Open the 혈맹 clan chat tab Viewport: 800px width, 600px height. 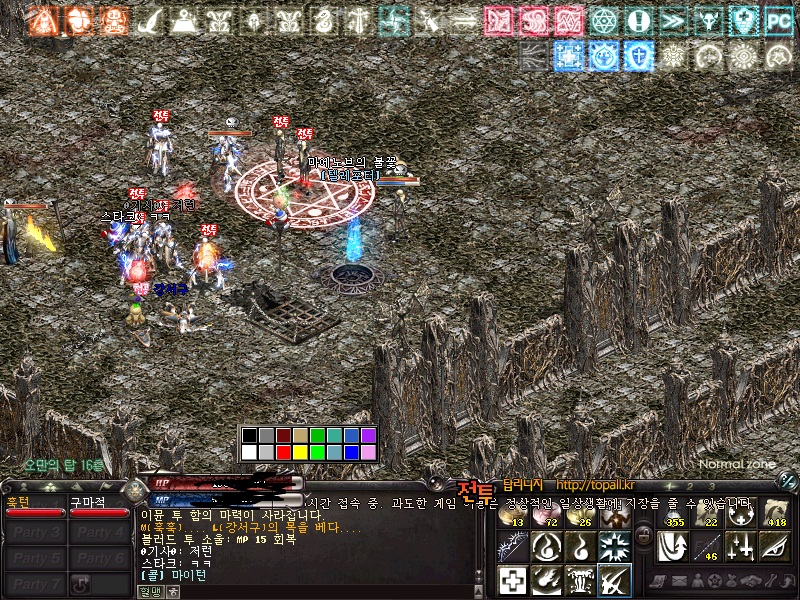pyautogui.click(x=149, y=592)
